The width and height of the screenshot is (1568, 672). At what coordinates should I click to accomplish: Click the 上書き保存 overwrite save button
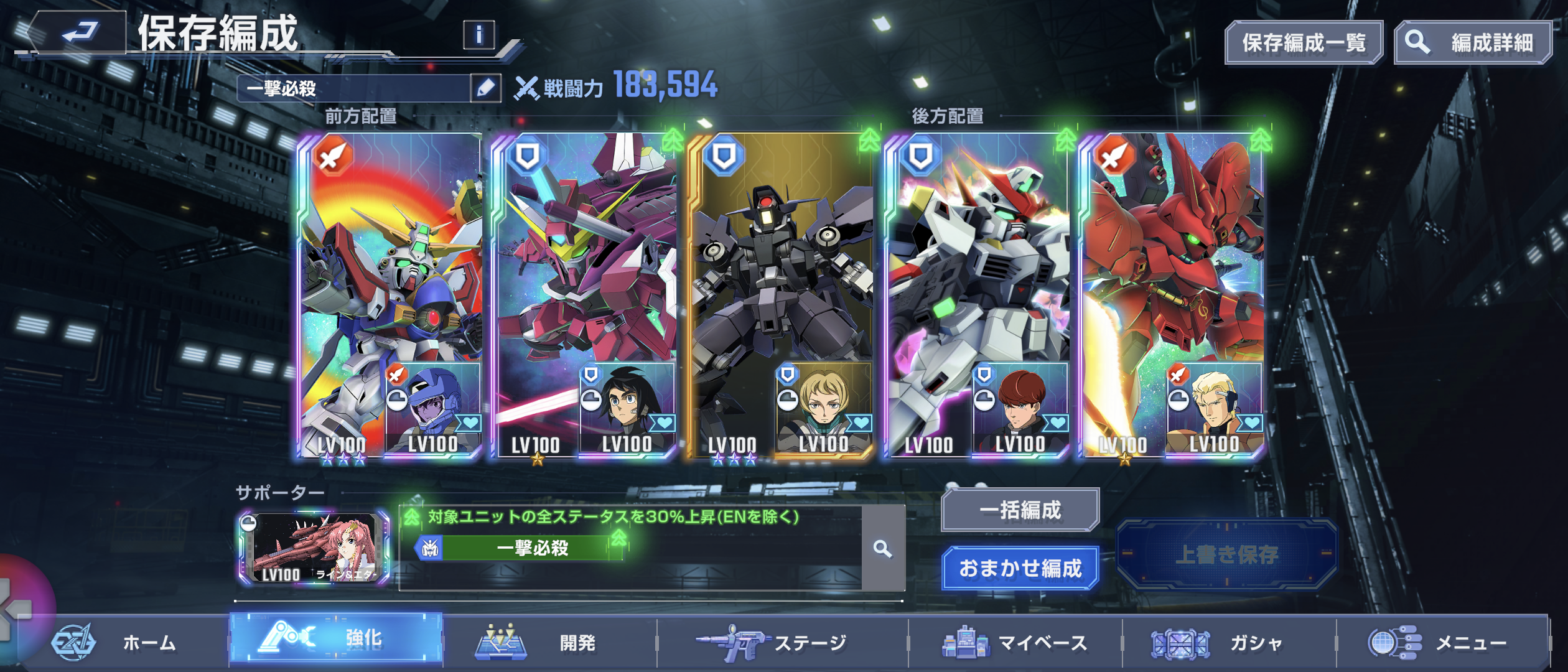coord(1226,554)
